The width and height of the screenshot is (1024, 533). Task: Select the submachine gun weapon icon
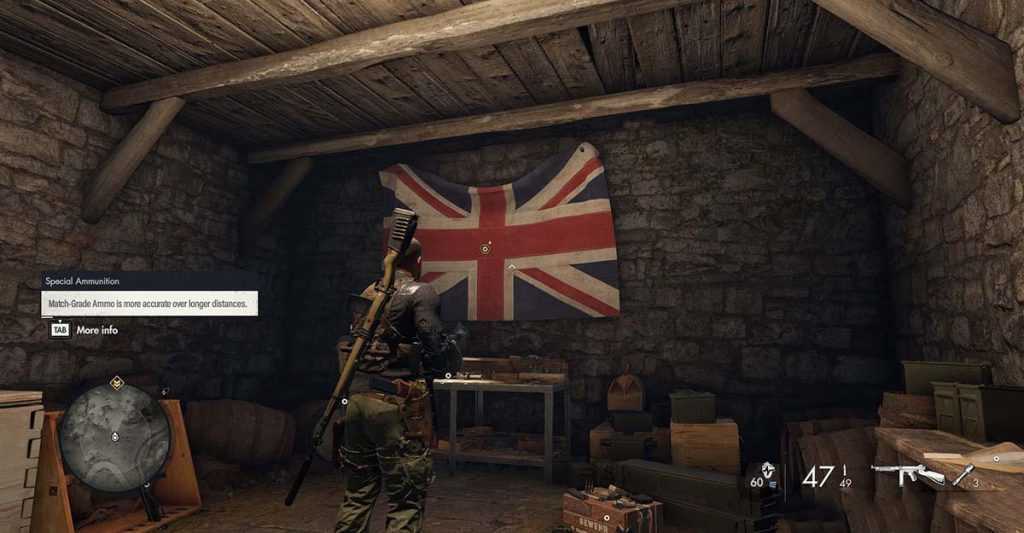(907, 474)
